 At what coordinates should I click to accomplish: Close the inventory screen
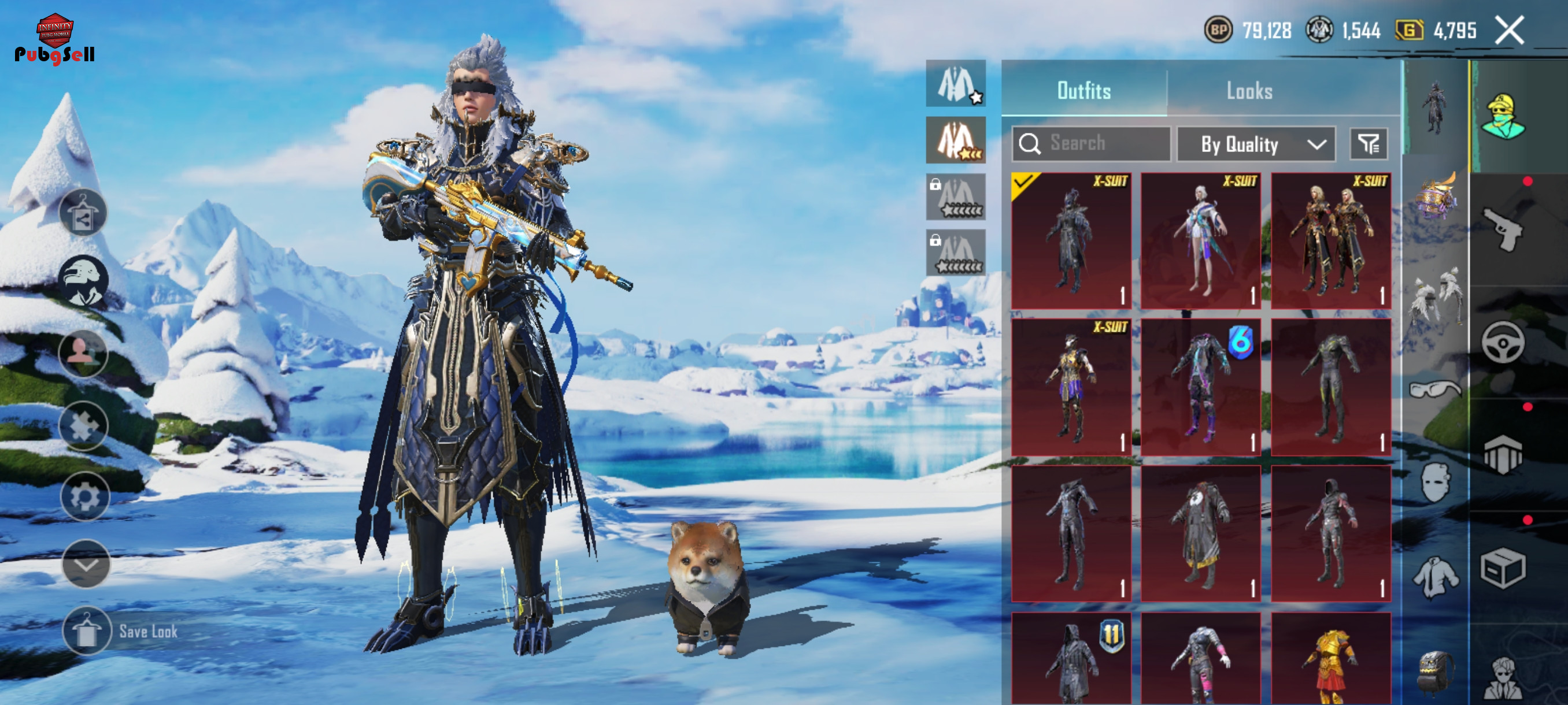pos(1509,31)
